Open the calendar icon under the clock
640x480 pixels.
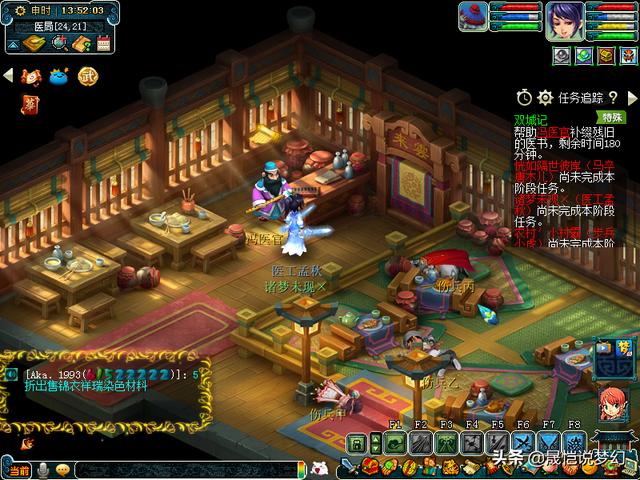(101, 43)
